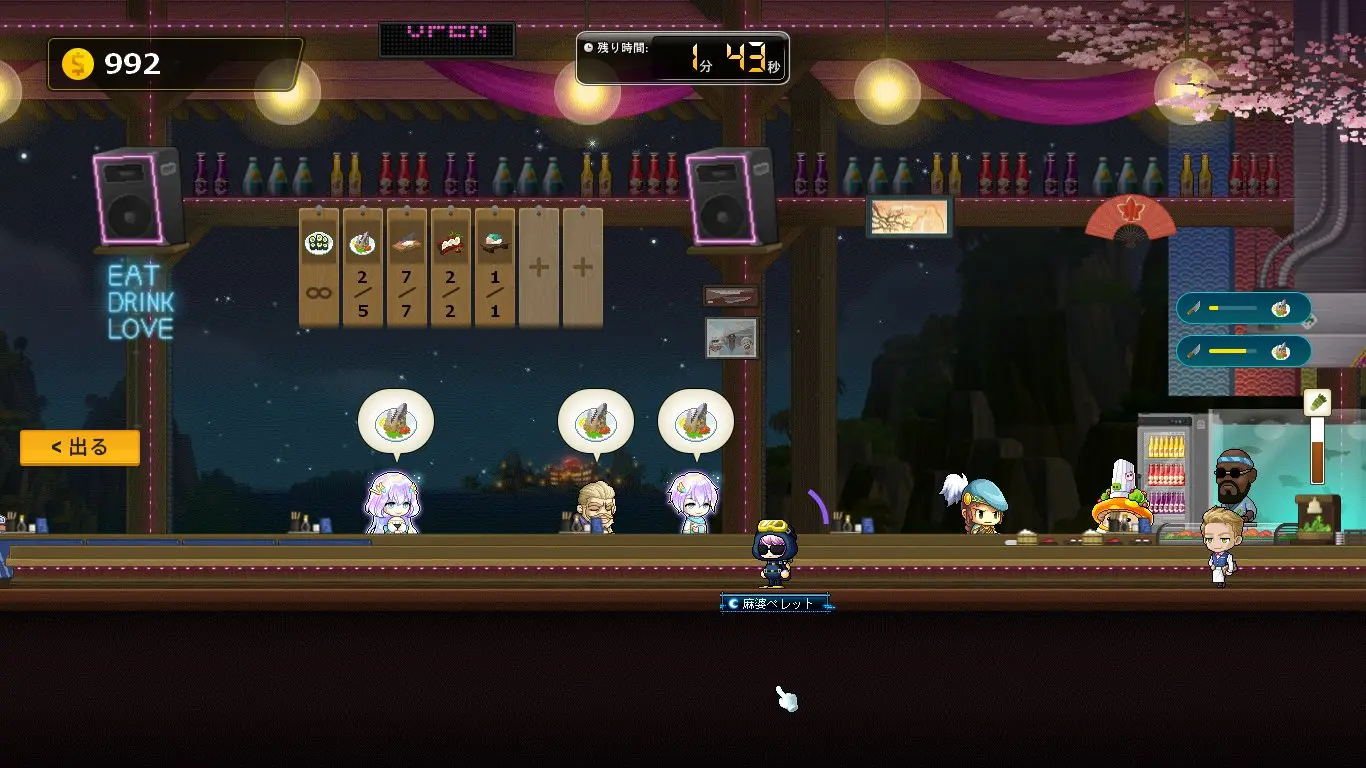Choose the fish salad plate card showing 2/5

pyautogui.click(x=362, y=267)
